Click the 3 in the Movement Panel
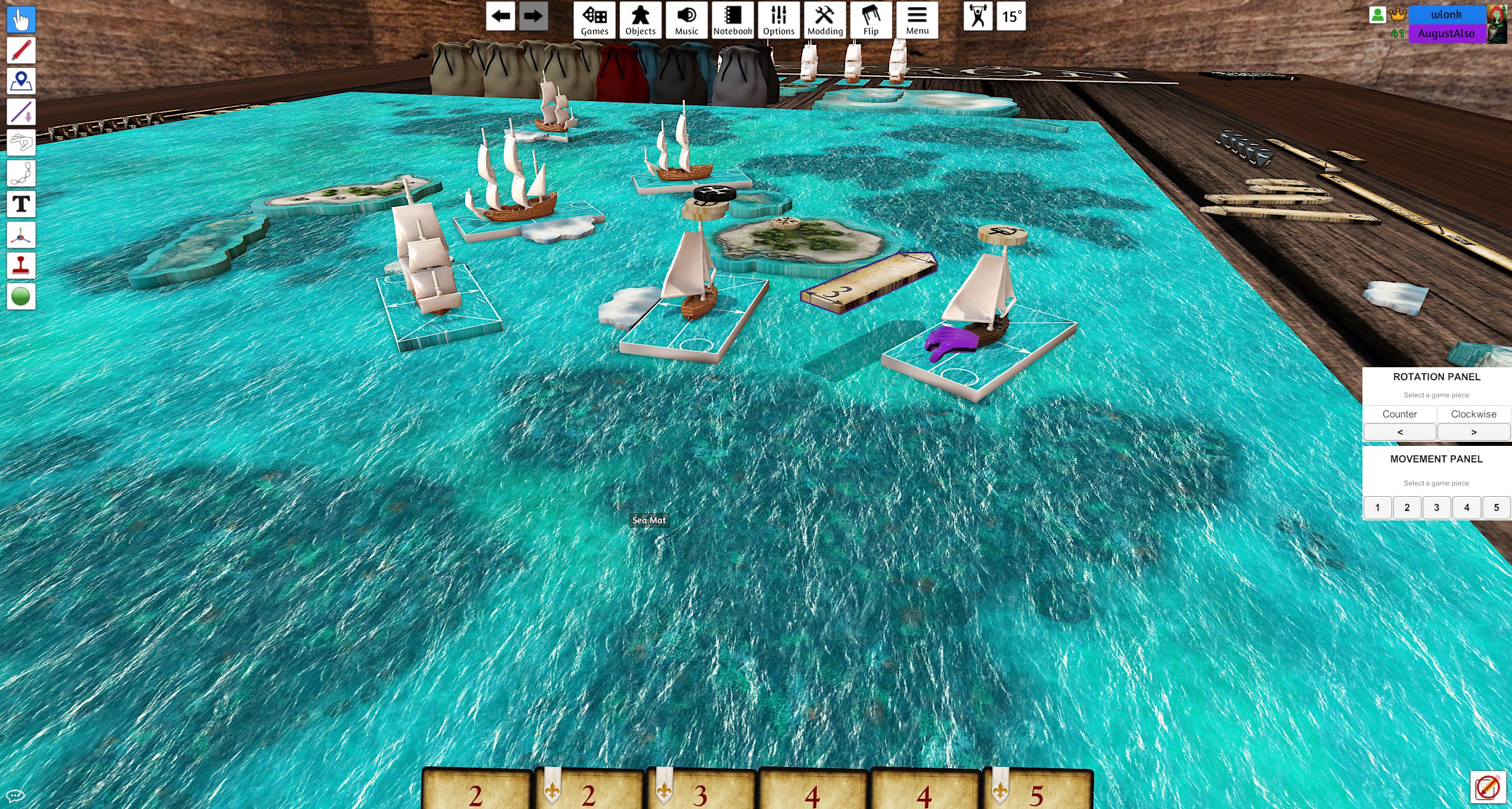This screenshot has width=1512, height=809. 1436,507
